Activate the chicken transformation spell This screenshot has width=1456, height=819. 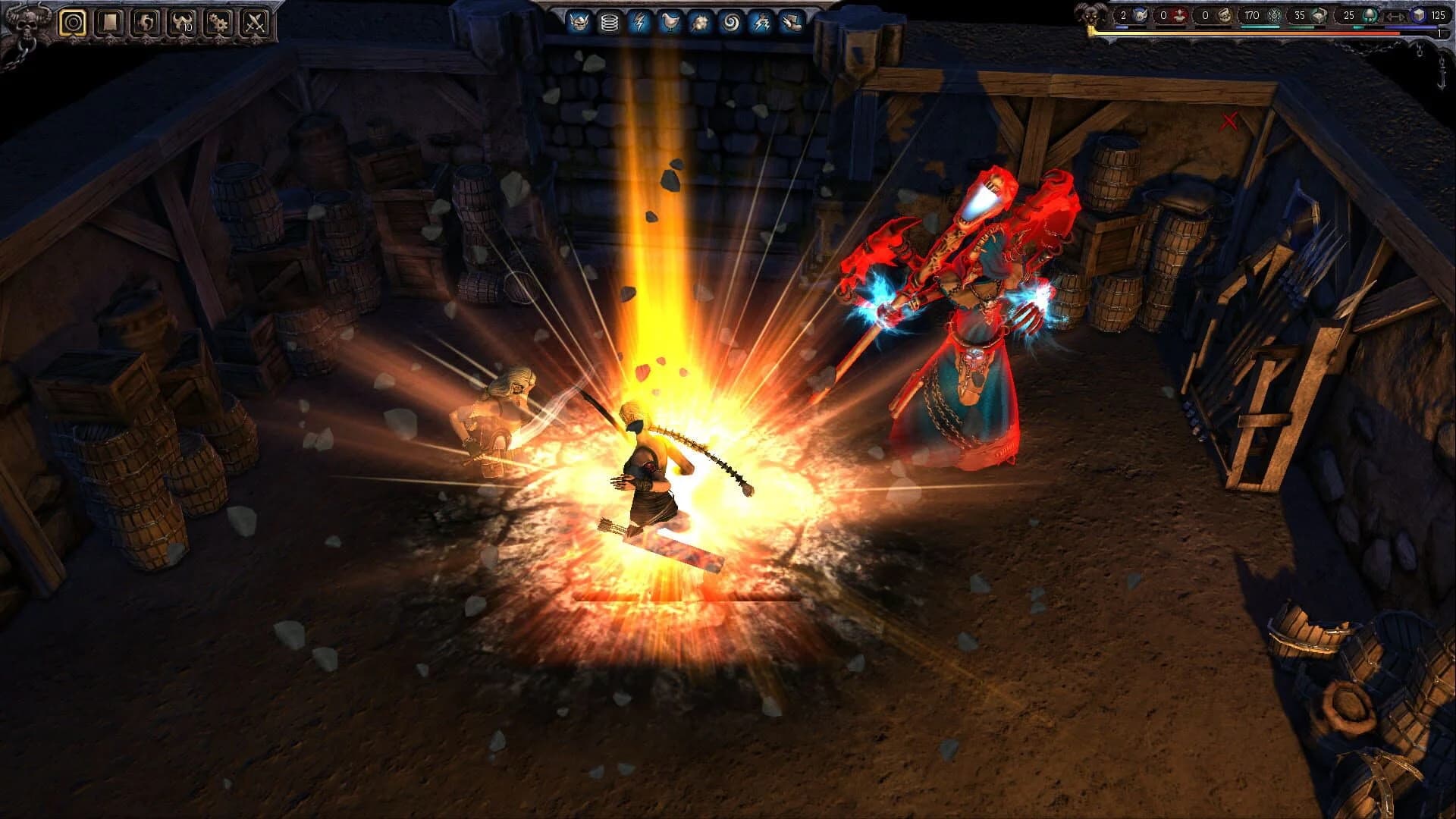click(x=670, y=21)
